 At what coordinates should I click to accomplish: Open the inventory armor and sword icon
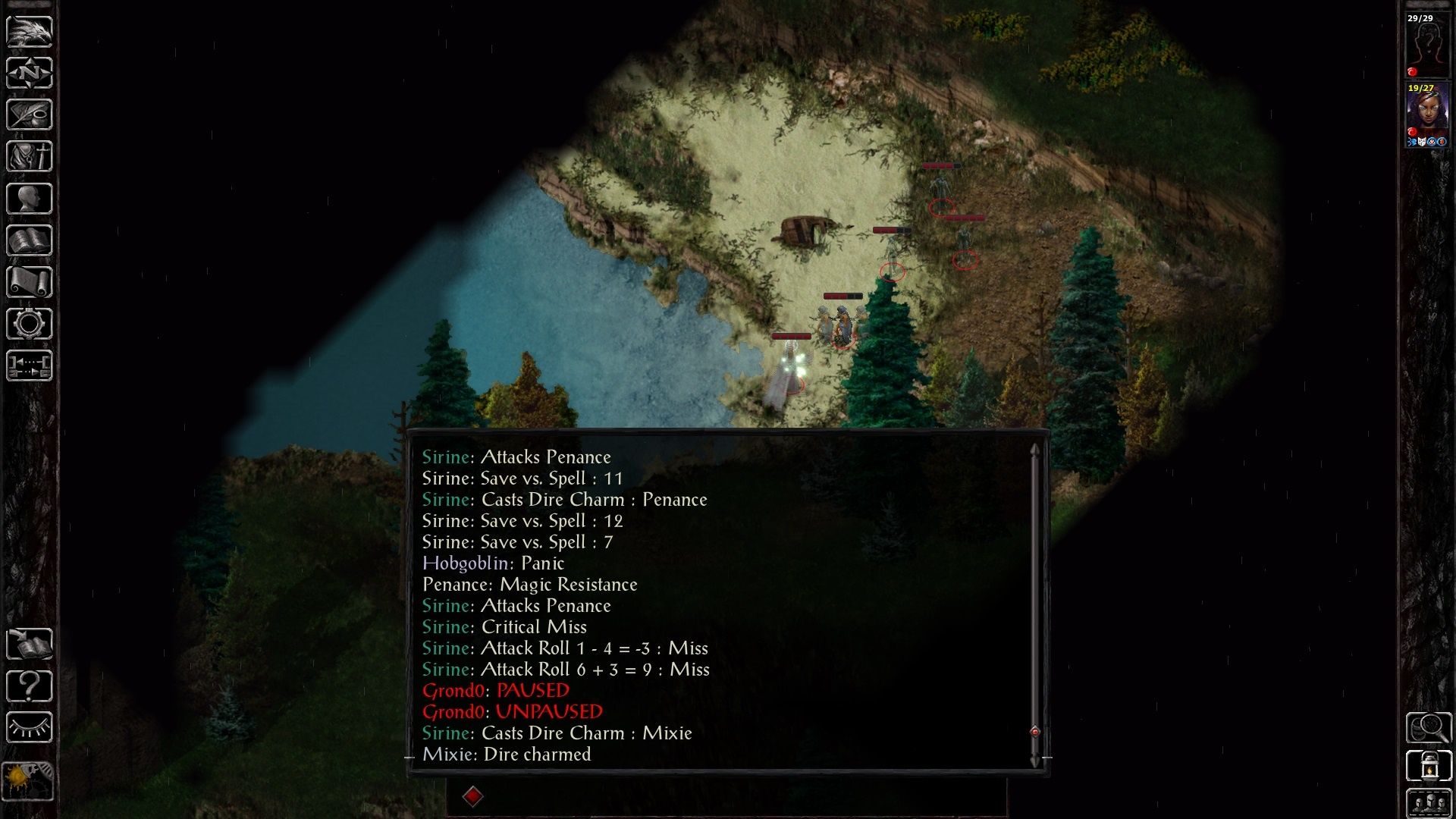pyautogui.click(x=30, y=157)
